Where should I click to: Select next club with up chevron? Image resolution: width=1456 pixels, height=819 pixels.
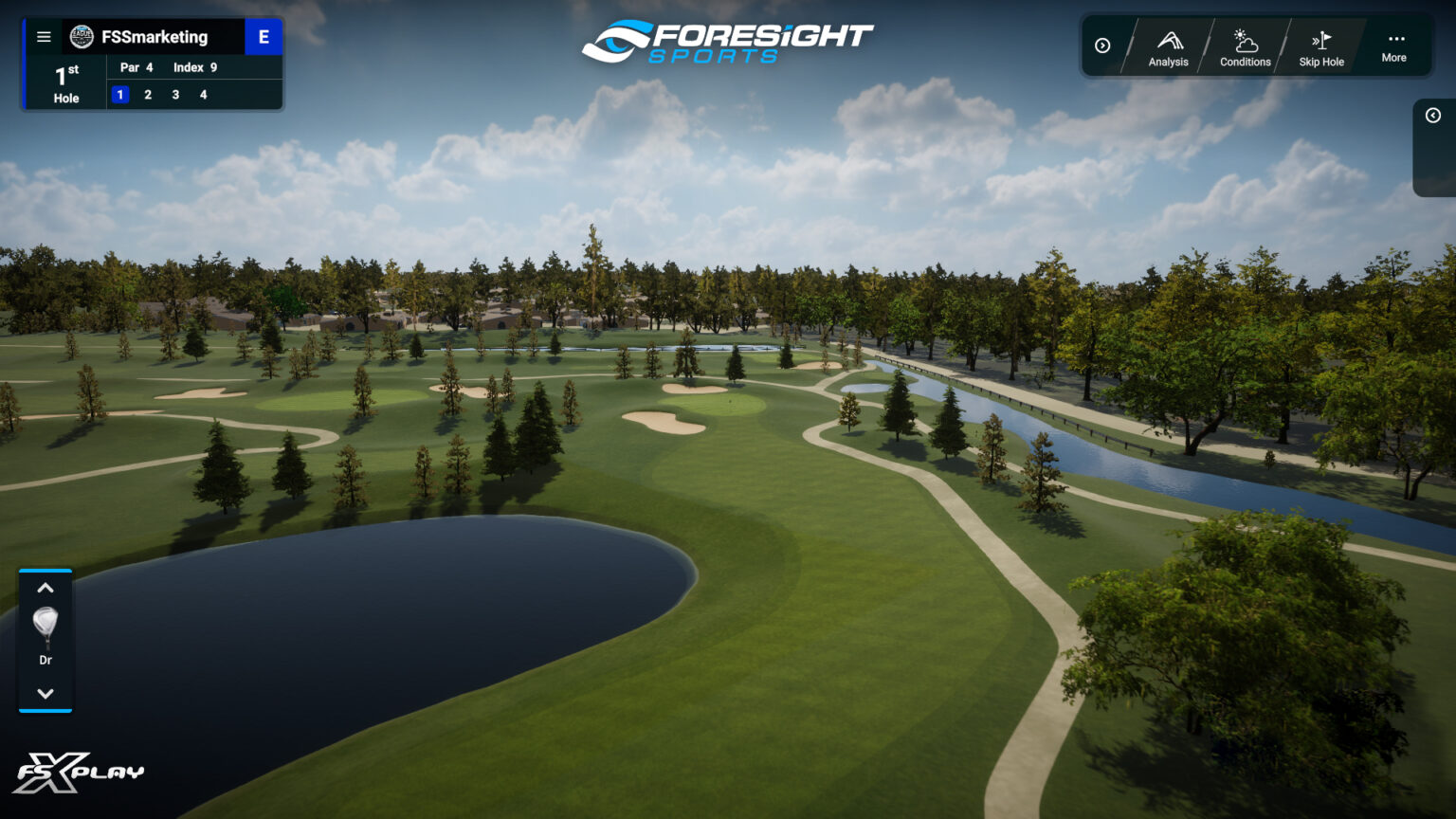click(45, 589)
